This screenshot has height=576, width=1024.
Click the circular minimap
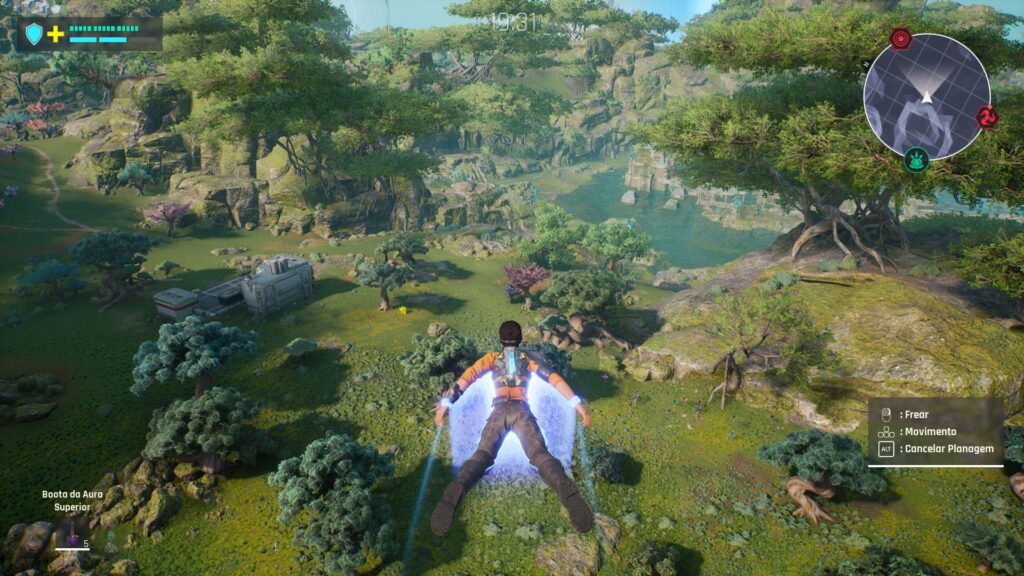[x=926, y=96]
